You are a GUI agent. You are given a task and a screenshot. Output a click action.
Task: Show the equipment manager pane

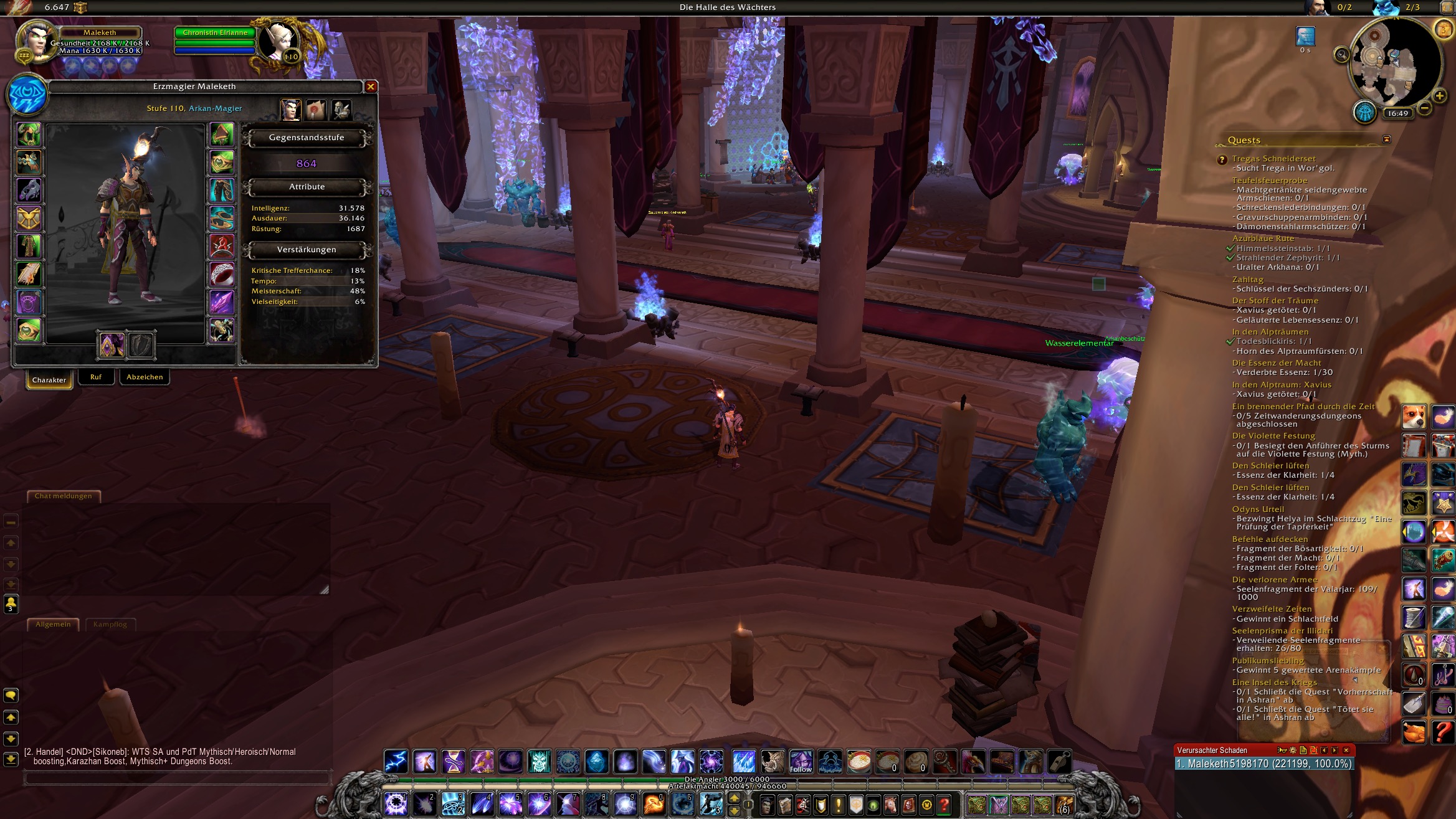[341, 110]
